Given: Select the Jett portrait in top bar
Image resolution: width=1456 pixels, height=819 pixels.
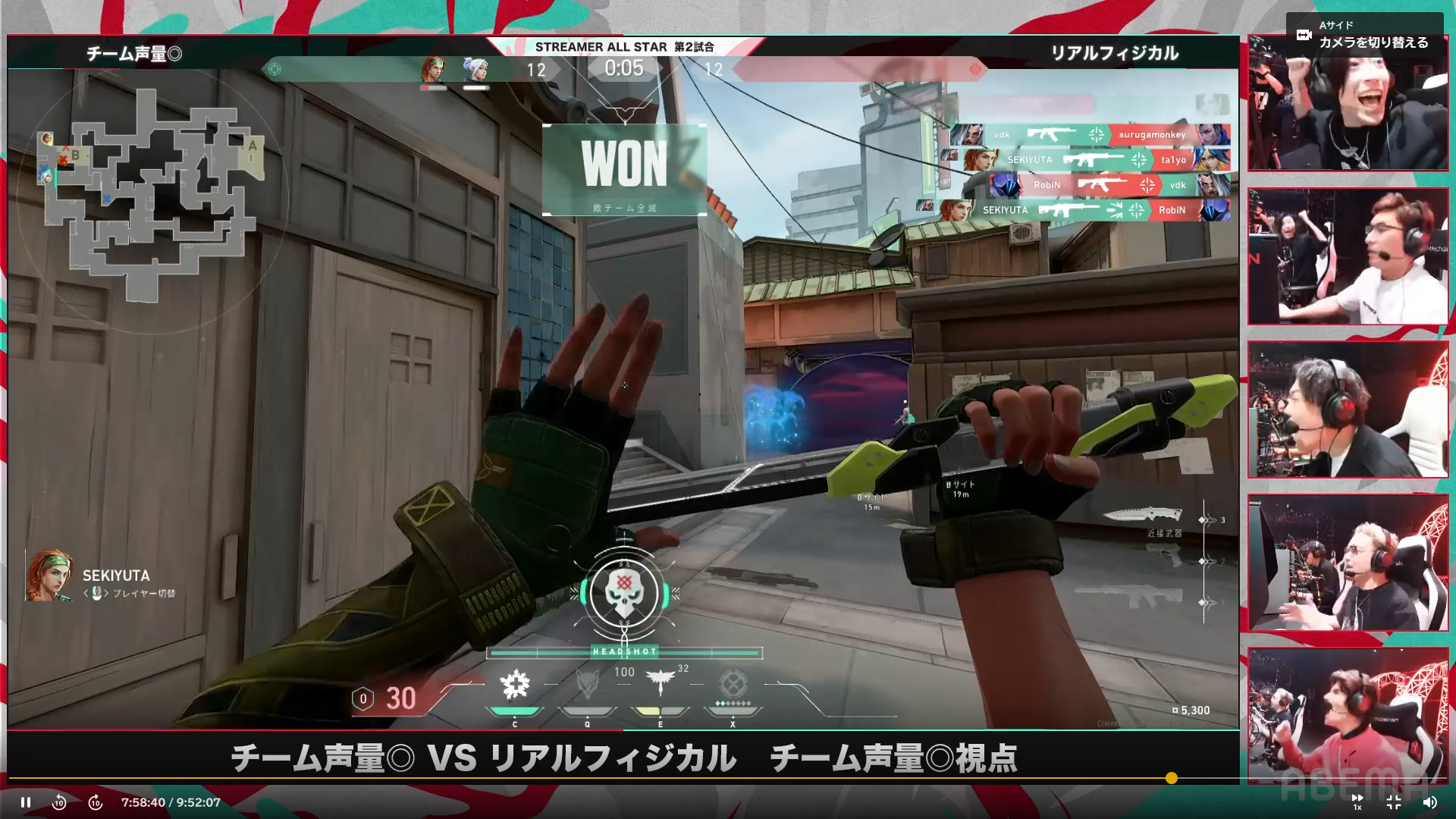Looking at the screenshot, I should tap(476, 70).
